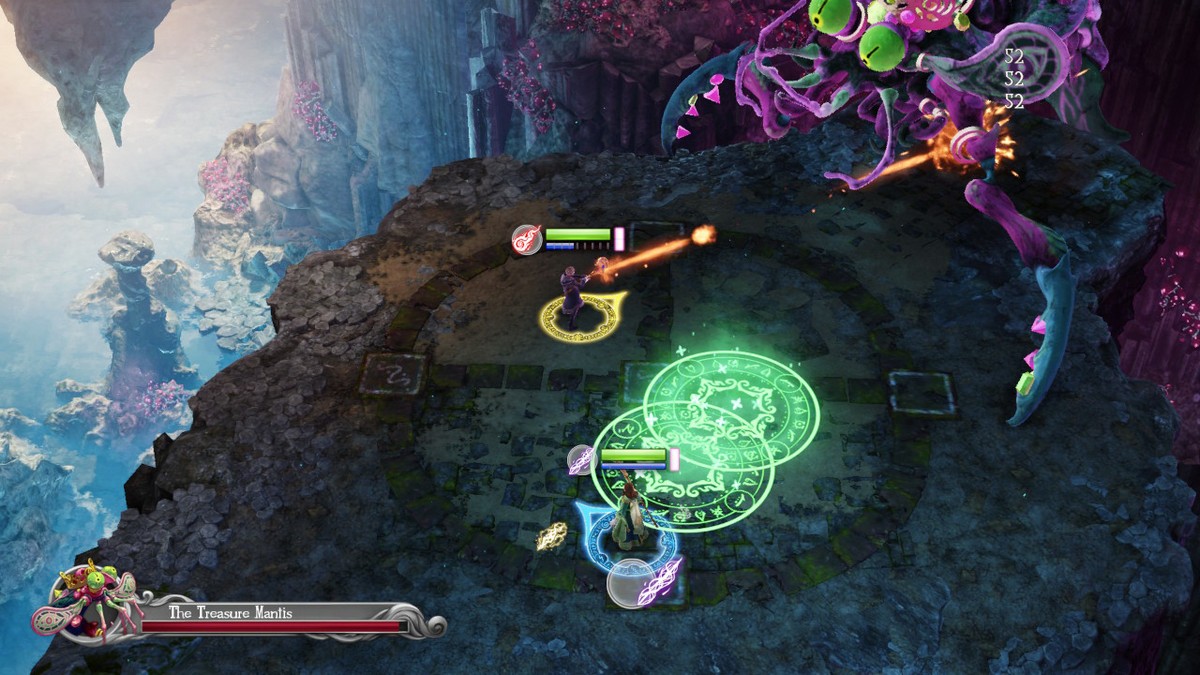
Task: Select the small purple spell icon beside health bar
Action: coord(582,460)
